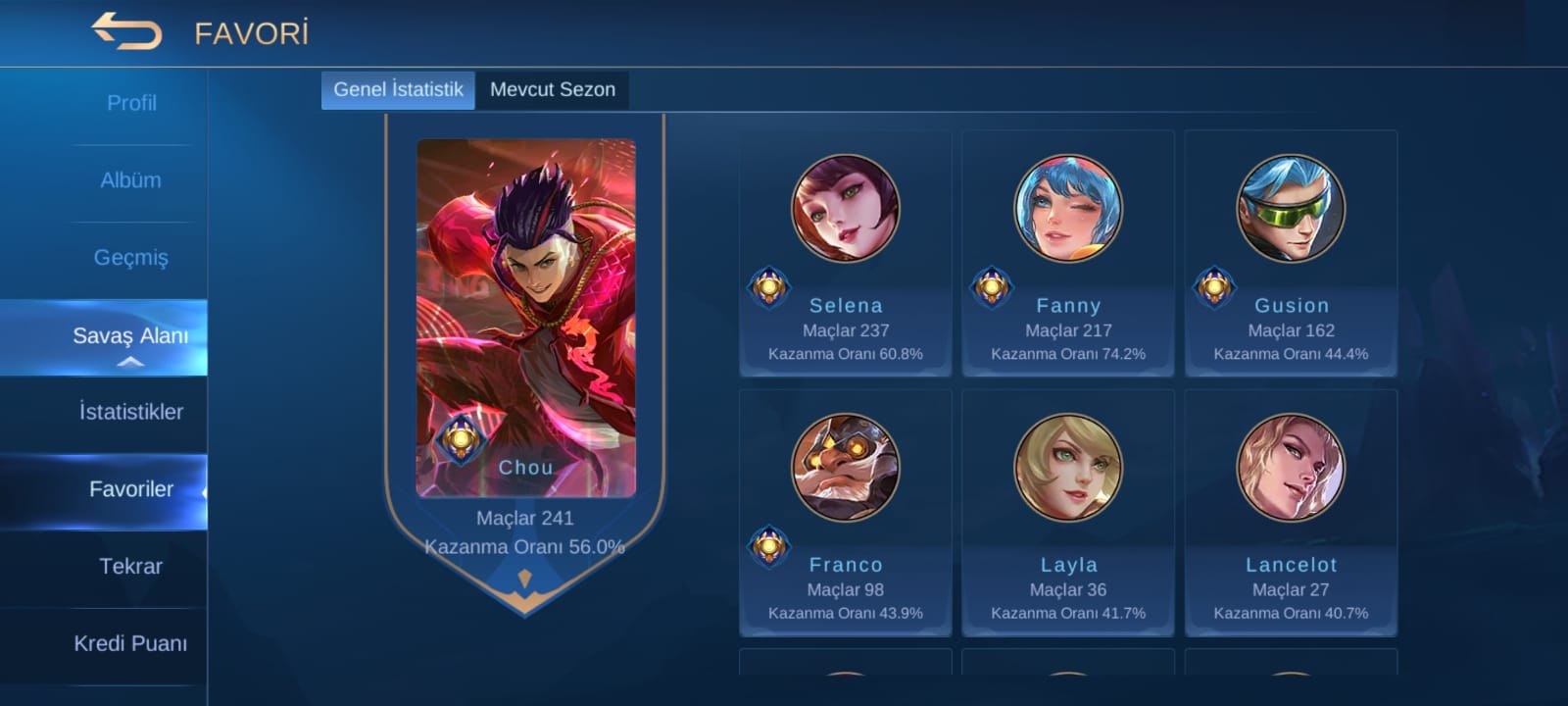This screenshot has height=706, width=1568.
Task: Switch to the Mevcut Sezon tab
Action: 553,90
